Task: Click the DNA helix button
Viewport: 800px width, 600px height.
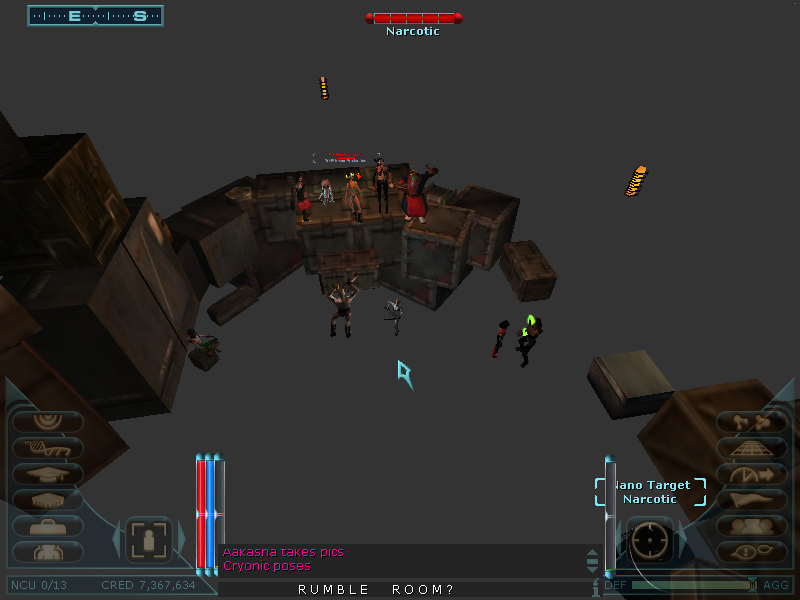Action: (47, 449)
